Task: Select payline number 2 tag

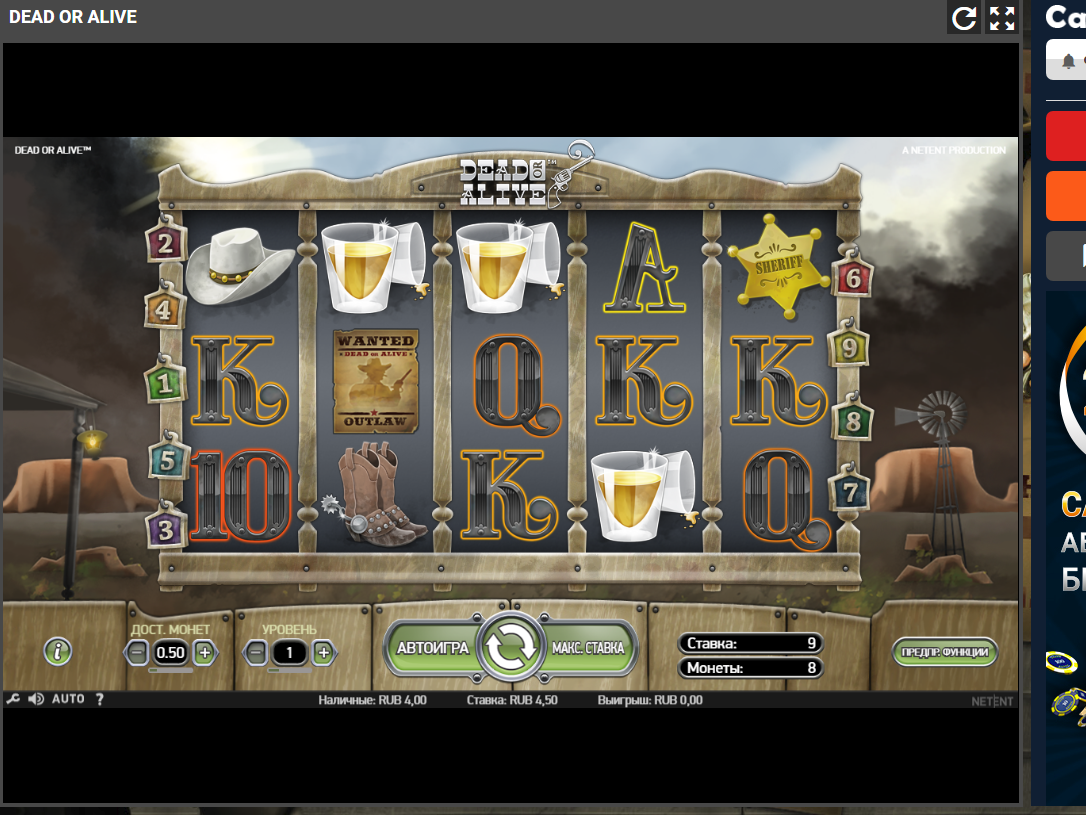Action: (x=165, y=242)
